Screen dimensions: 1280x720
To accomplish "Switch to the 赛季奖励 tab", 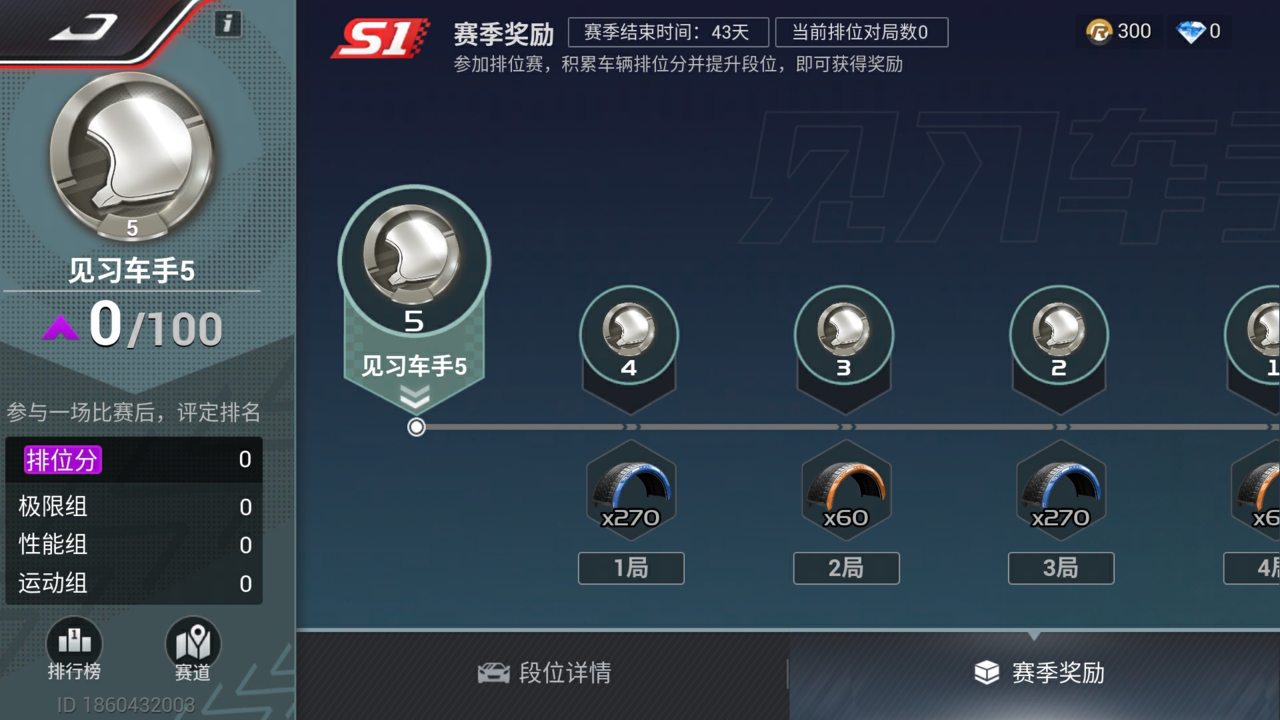I will point(1035,675).
